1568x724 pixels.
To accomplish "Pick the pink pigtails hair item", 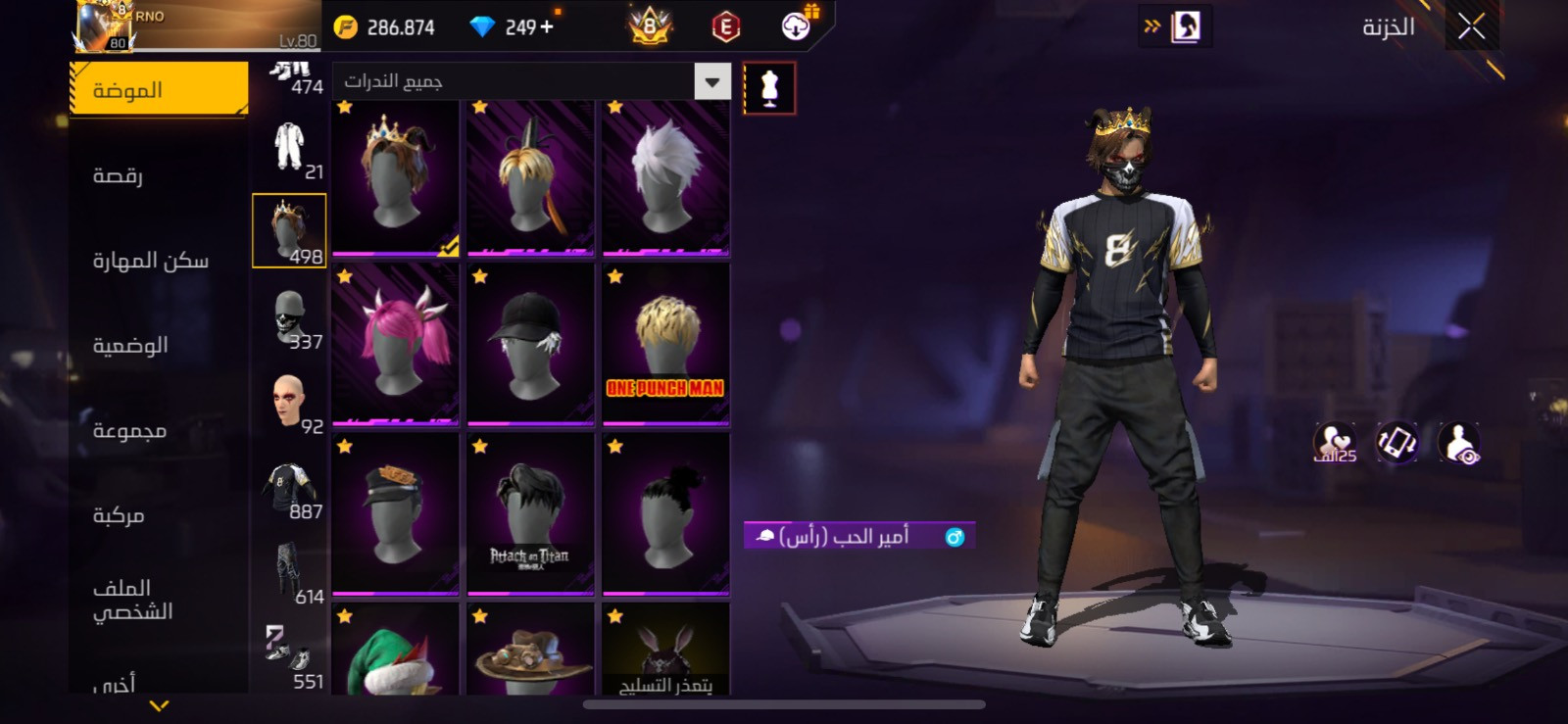I will click(x=396, y=345).
